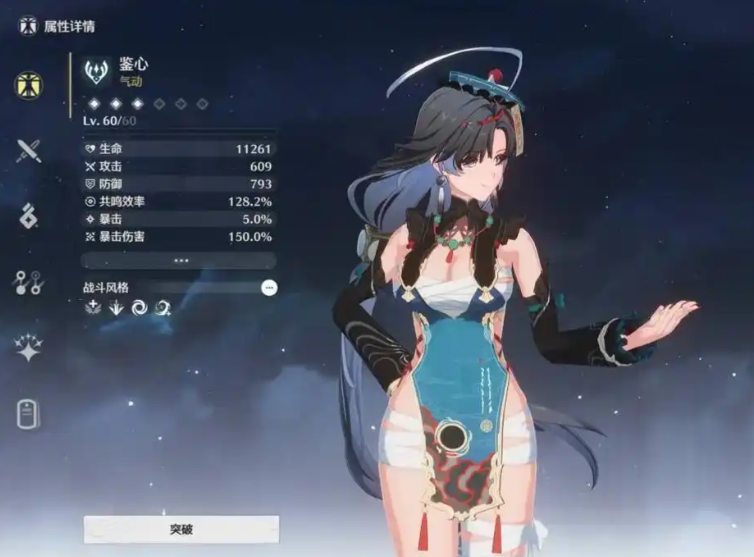Show the forte skill tree node tab
The image size is (754, 557).
(28, 283)
